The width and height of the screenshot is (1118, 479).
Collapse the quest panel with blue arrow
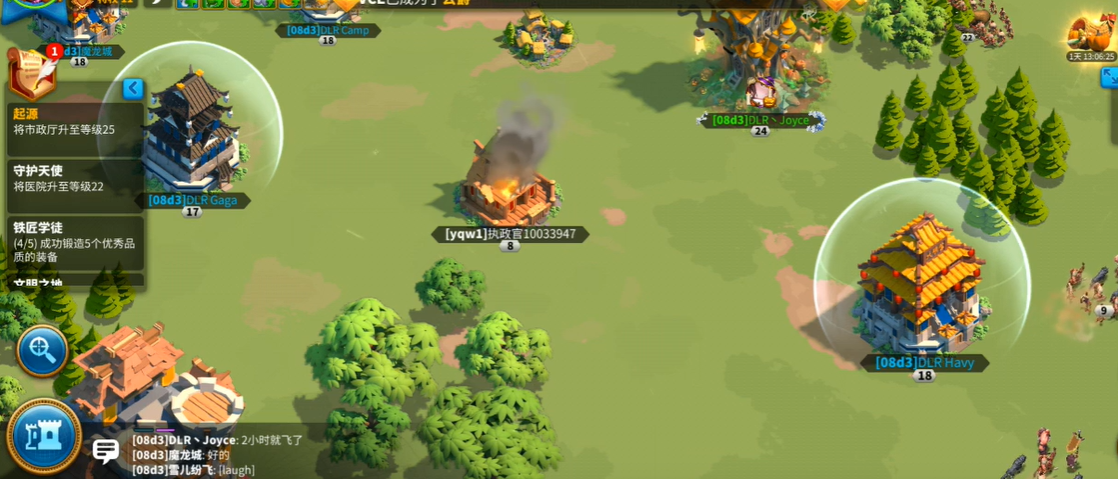click(x=132, y=89)
